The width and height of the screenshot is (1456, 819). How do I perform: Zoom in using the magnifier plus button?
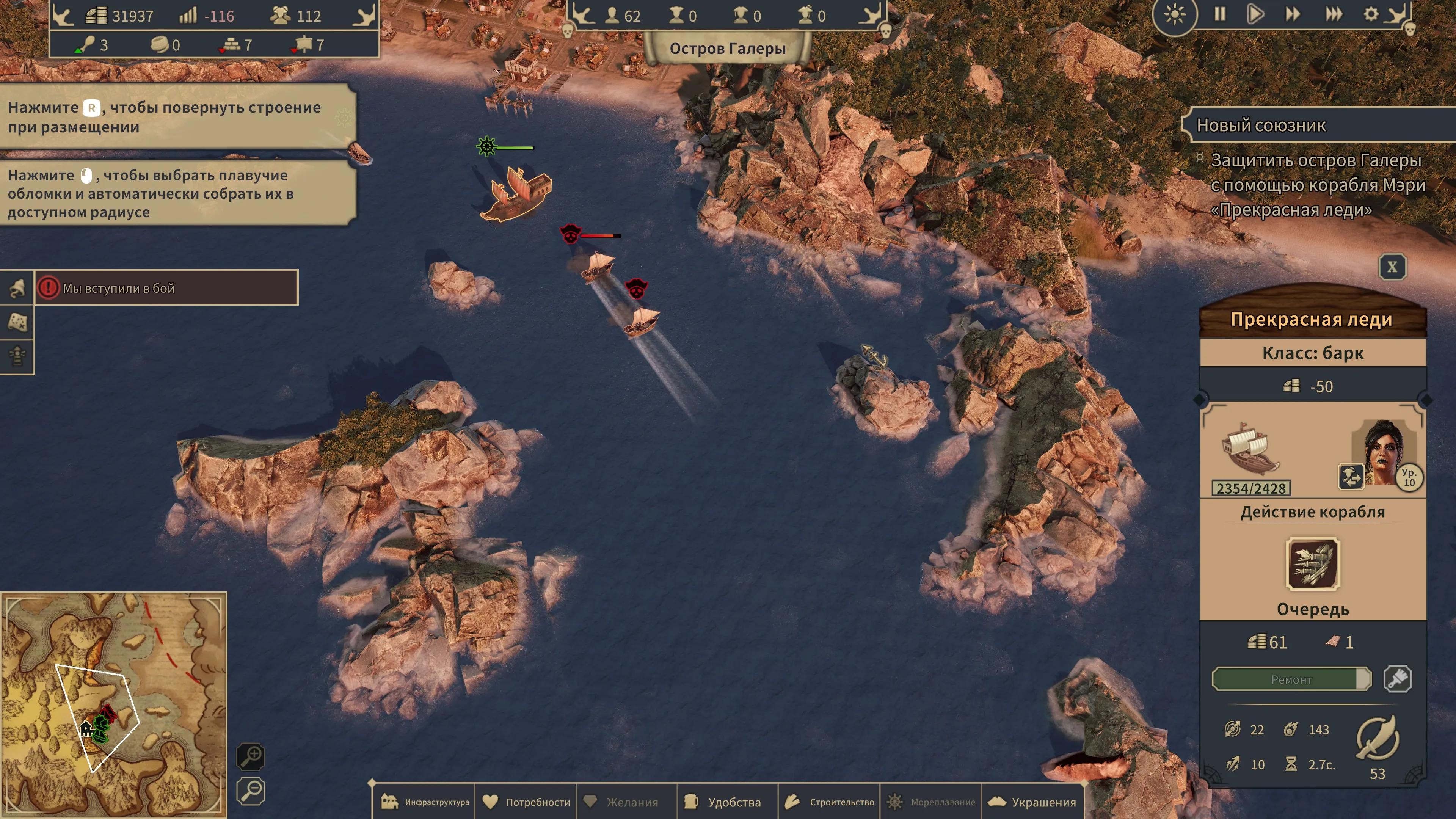pyautogui.click(x=250, y=756)
